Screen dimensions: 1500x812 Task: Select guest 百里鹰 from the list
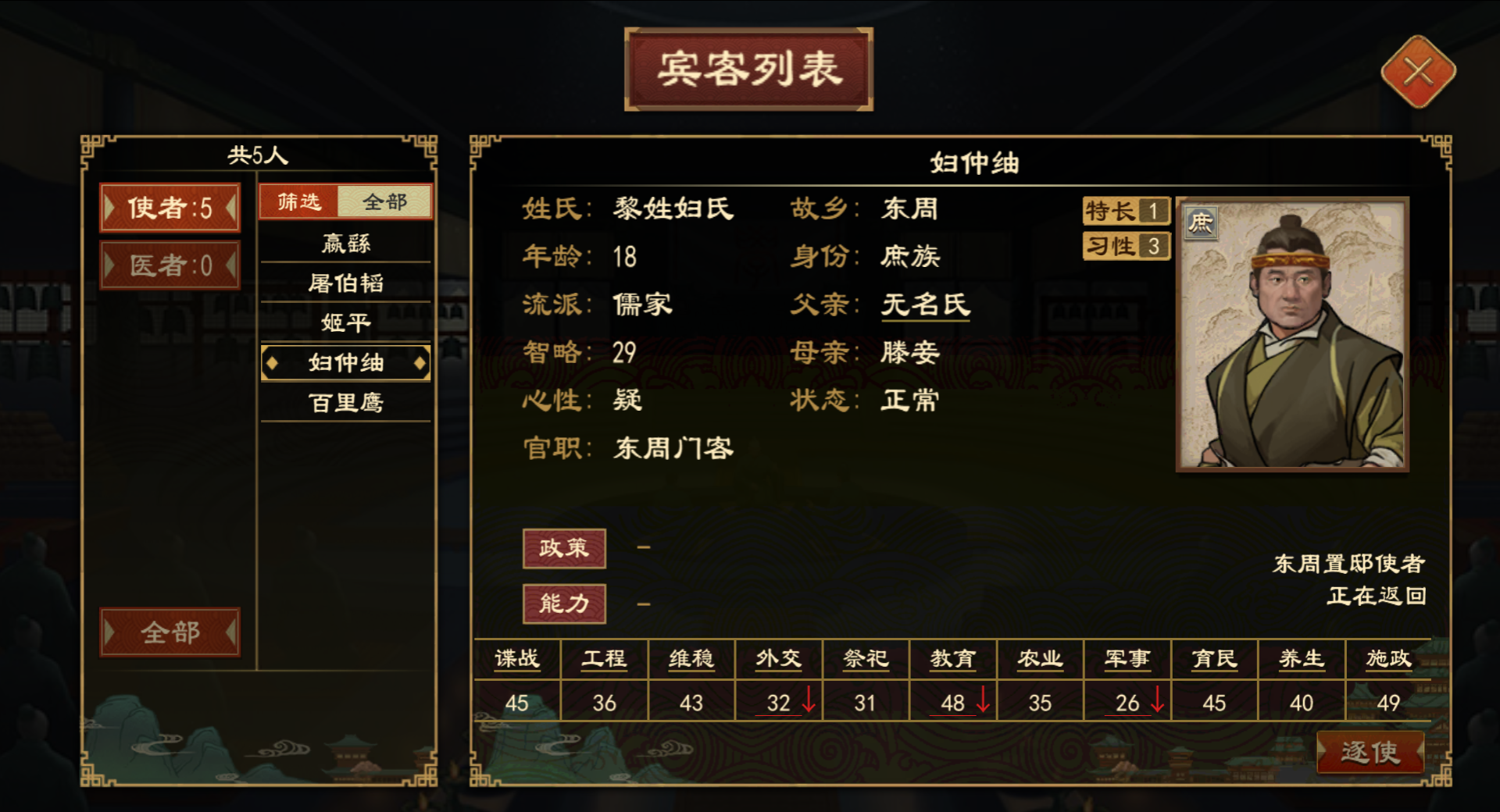(346, 403)
